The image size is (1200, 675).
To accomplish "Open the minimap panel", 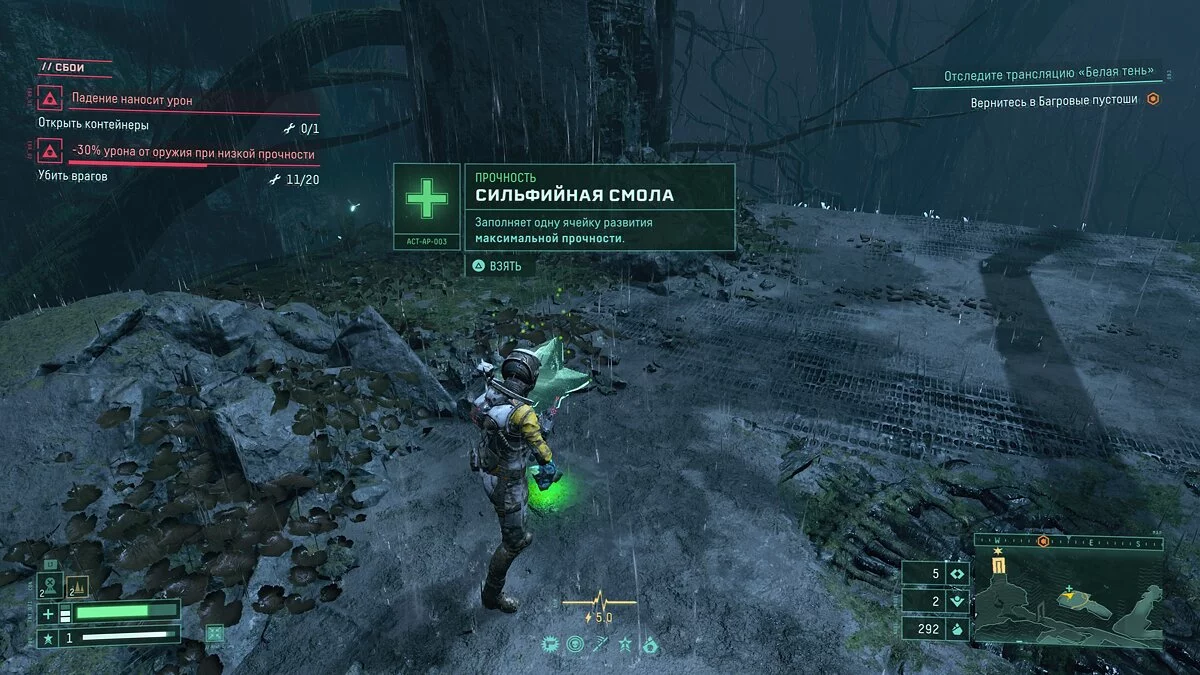I will [x=1069, y=601].
